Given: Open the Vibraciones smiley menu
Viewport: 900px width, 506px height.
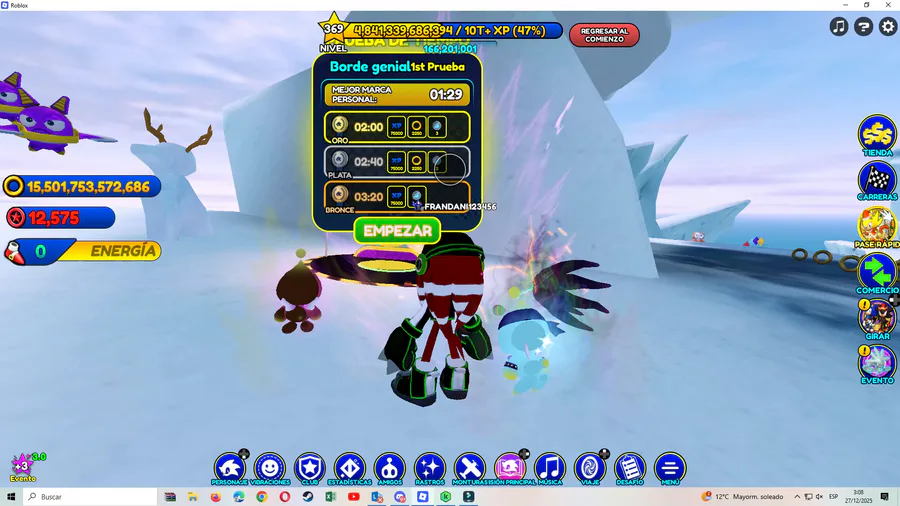Looking at the screenshot, I should coord(270,467).
